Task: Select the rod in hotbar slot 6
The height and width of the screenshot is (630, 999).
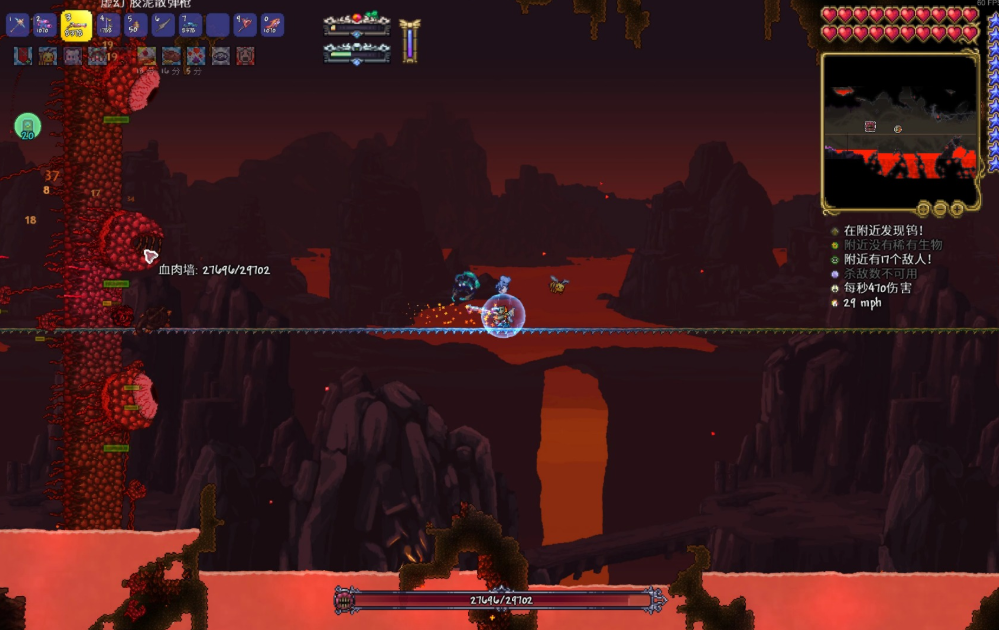Action: [163, 25]
